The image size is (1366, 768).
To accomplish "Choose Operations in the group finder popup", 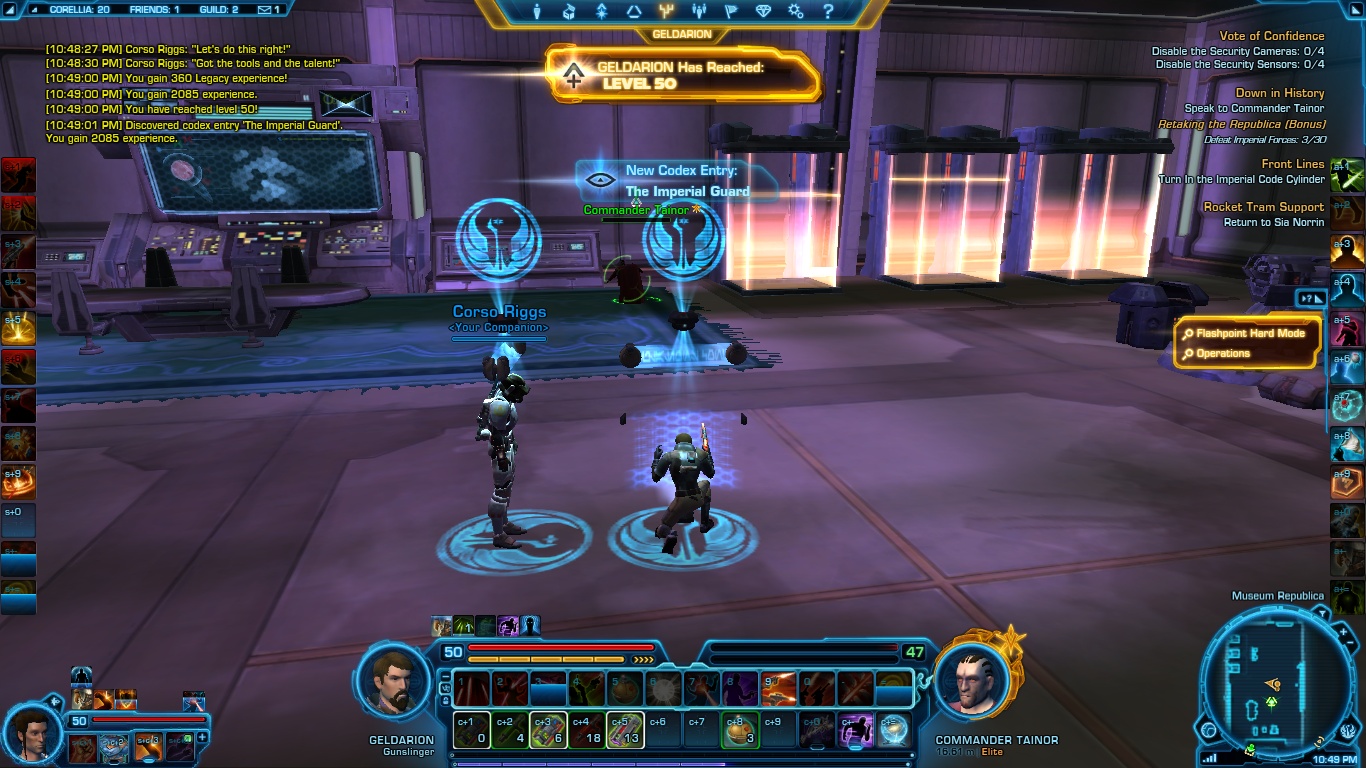I will coord(1222,353).
